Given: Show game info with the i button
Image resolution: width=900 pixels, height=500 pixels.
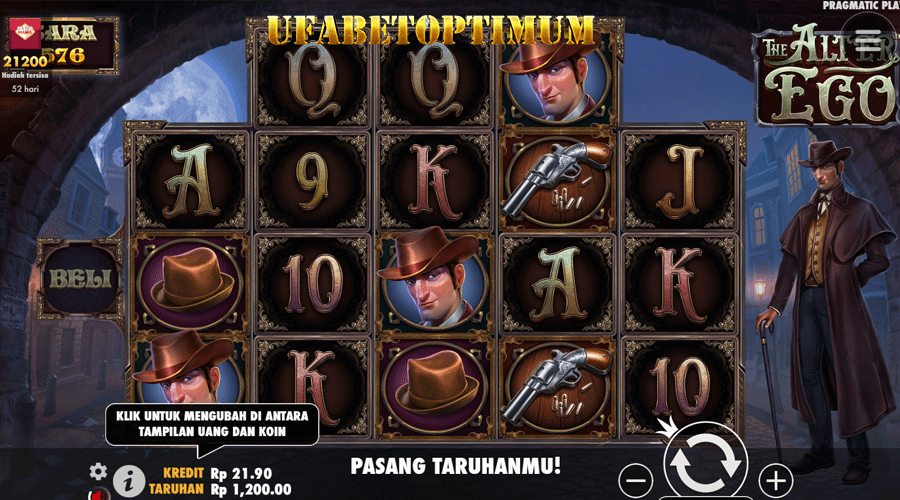Looking at the screenshot, I should 127,481.
